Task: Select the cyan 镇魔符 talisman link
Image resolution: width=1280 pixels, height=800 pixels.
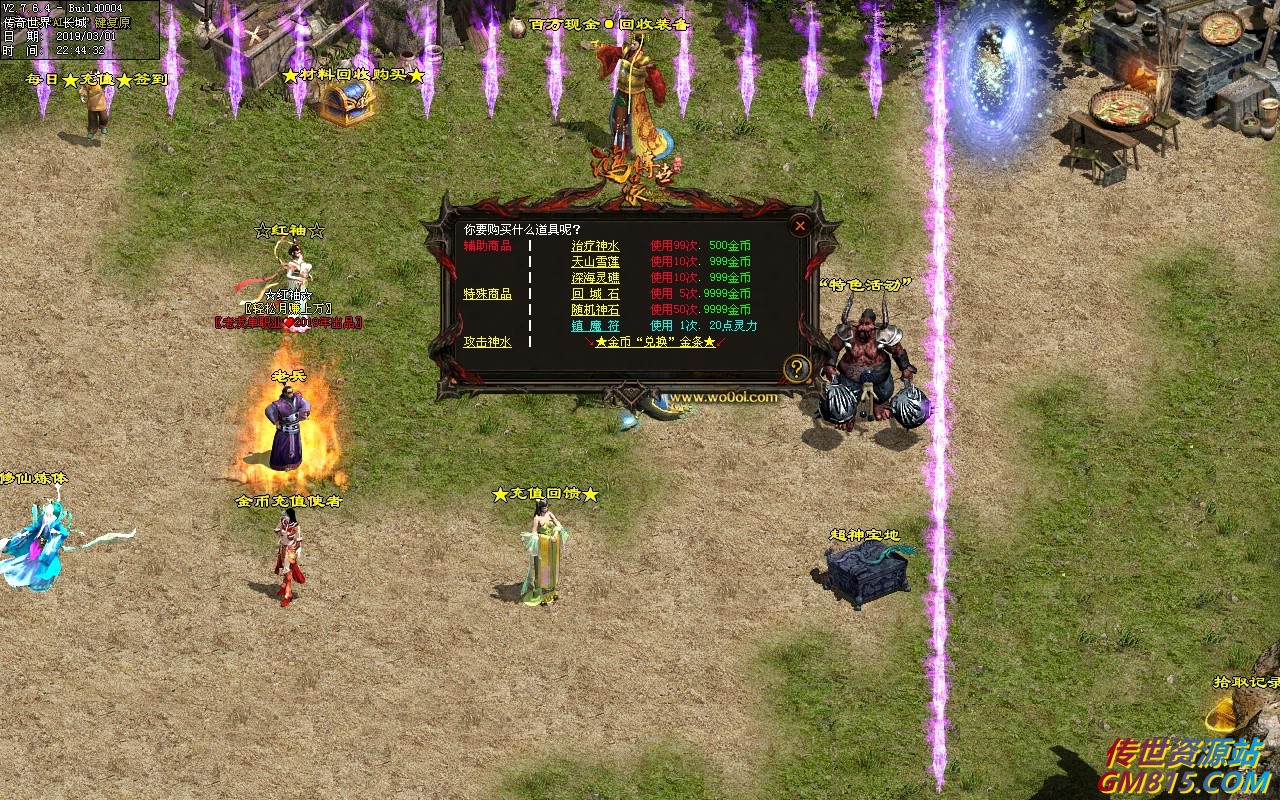Action: point(595,326)
